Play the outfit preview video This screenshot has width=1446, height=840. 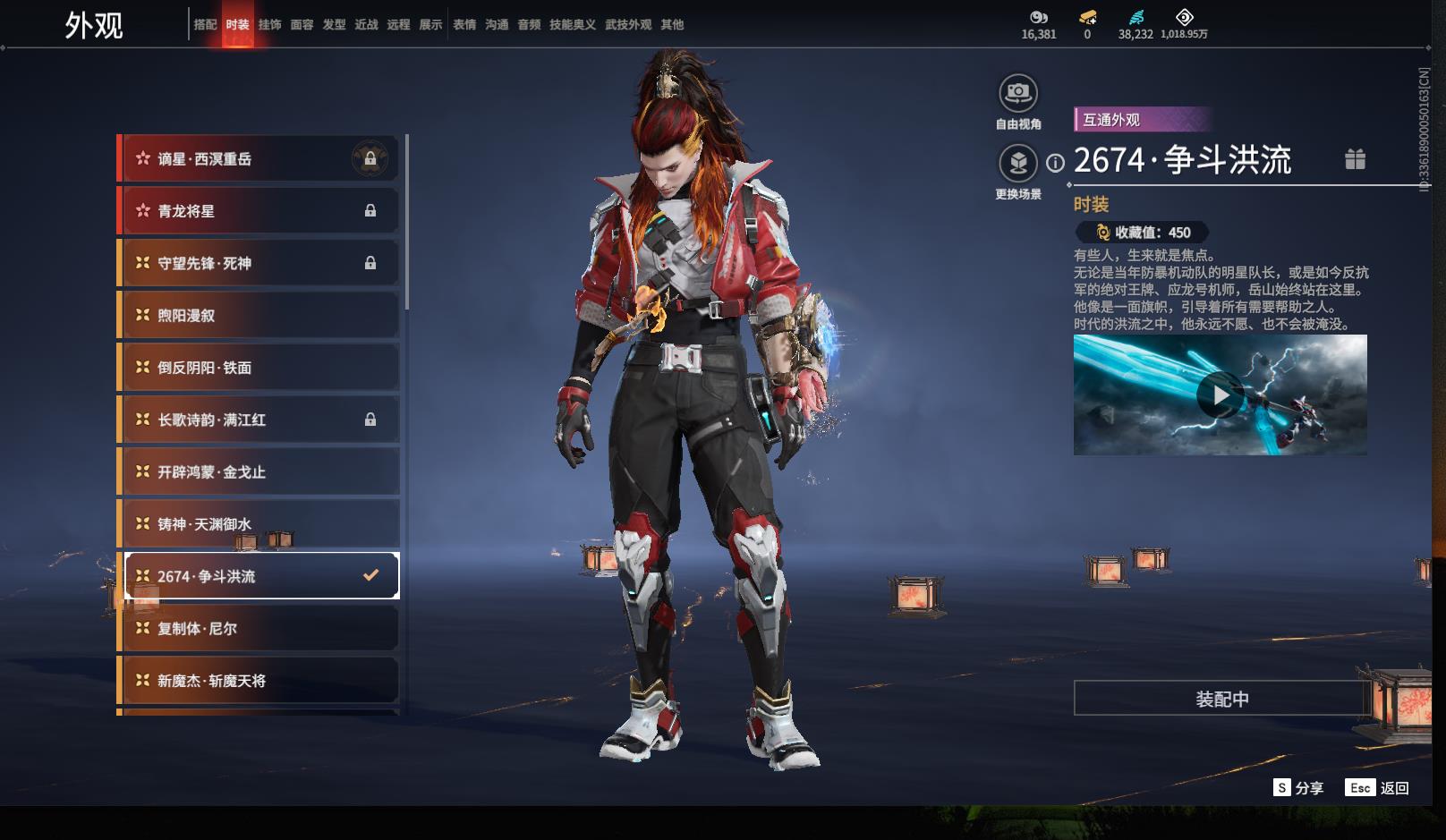(1220, 395)
